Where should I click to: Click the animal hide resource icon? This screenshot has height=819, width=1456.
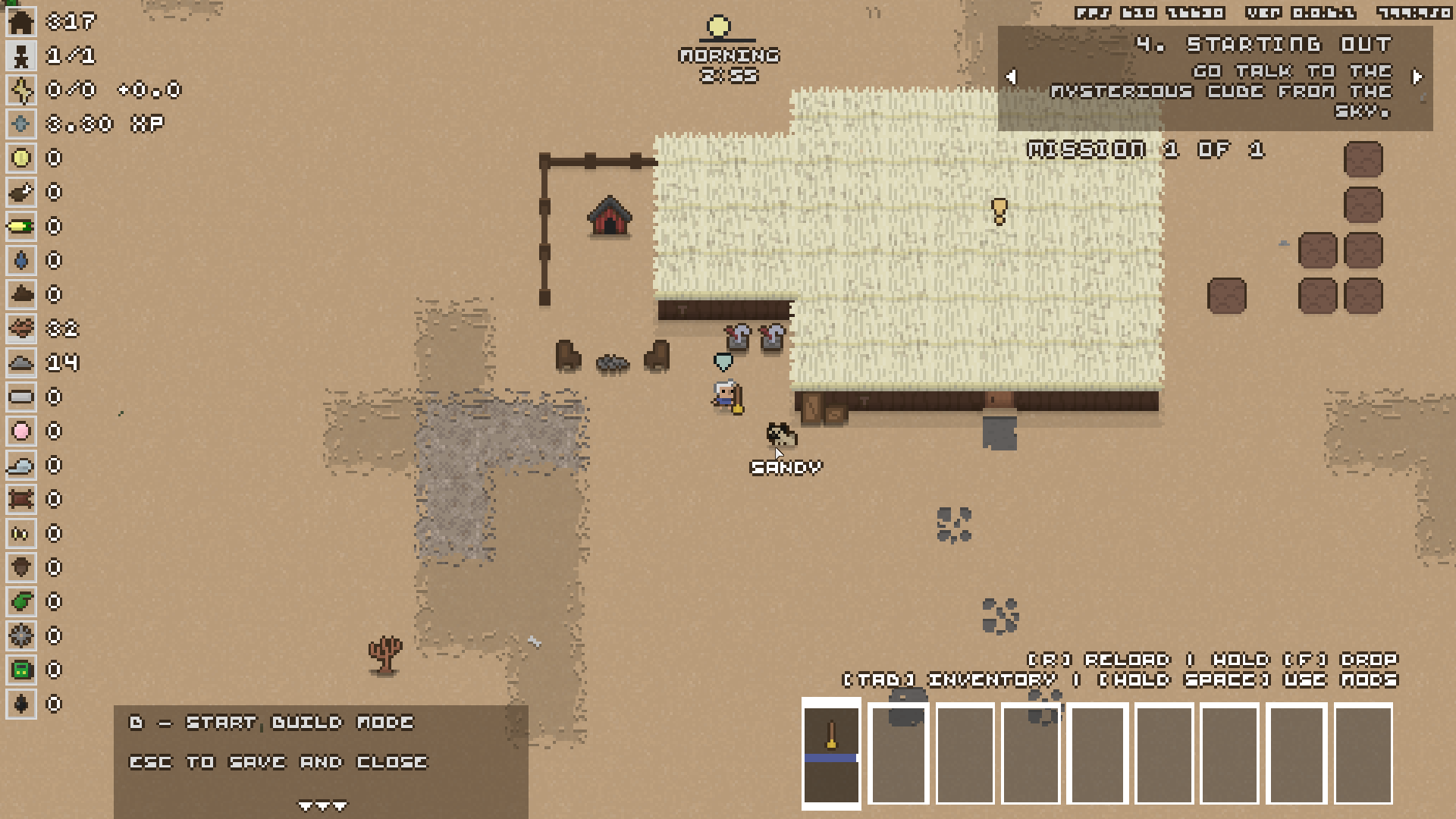click(x=21, y=500)
